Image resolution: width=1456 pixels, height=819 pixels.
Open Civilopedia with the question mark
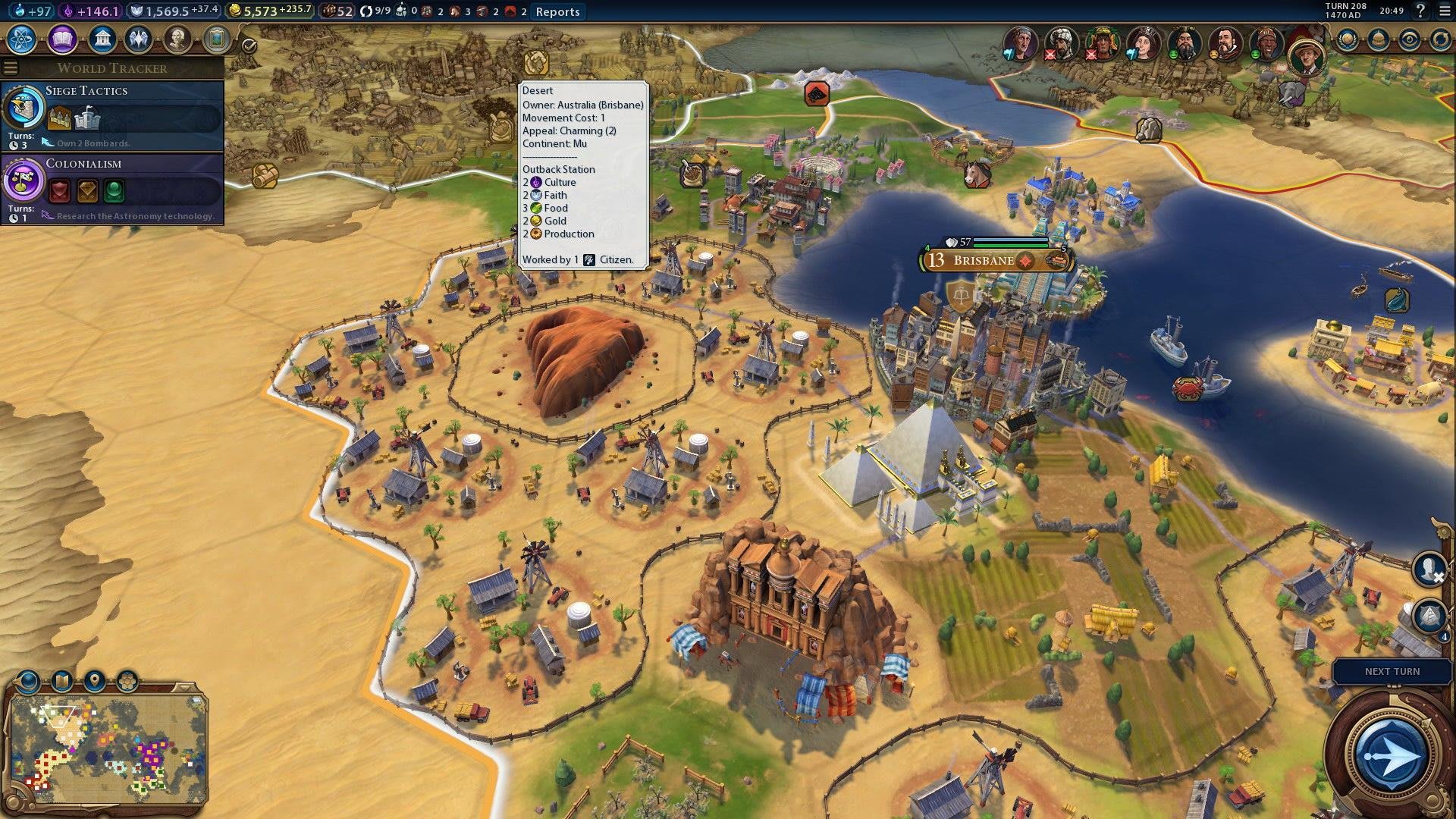point(1421,11)
